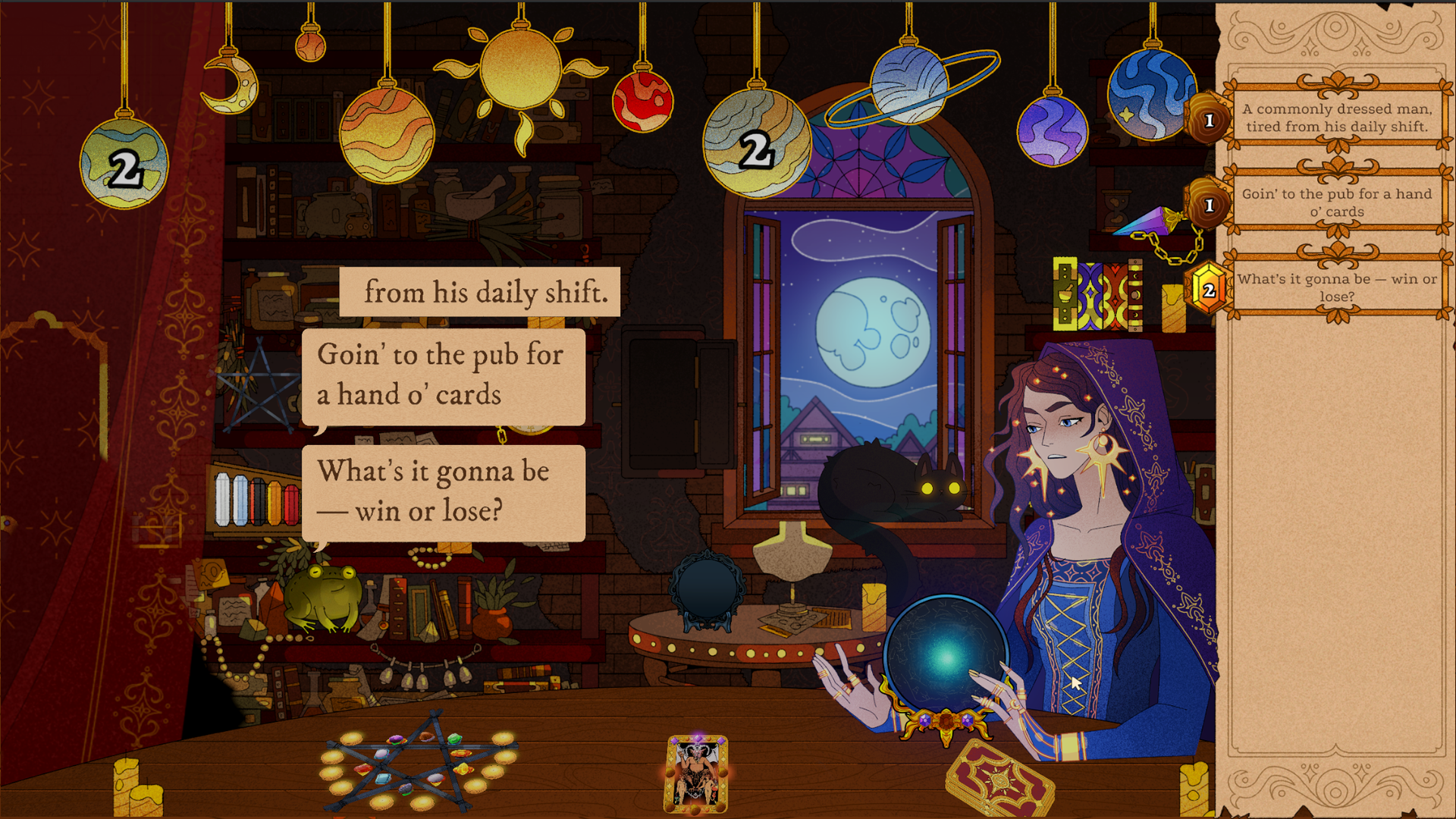Click the "What's it gonna be" speech bubble
The image size is (1456, 819).
[x=443, y=491]
